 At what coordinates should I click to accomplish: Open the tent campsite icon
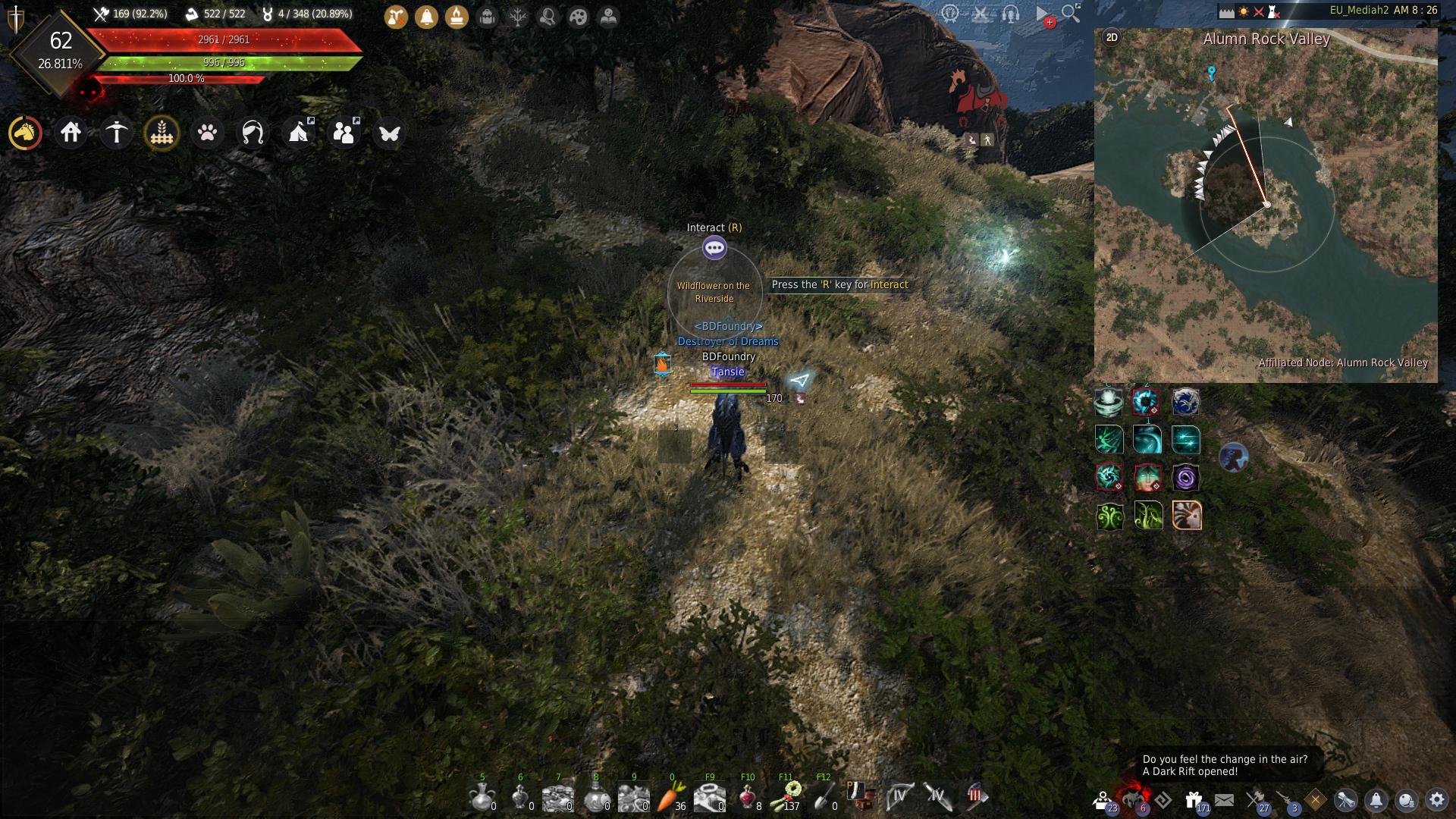click(298, 133)
